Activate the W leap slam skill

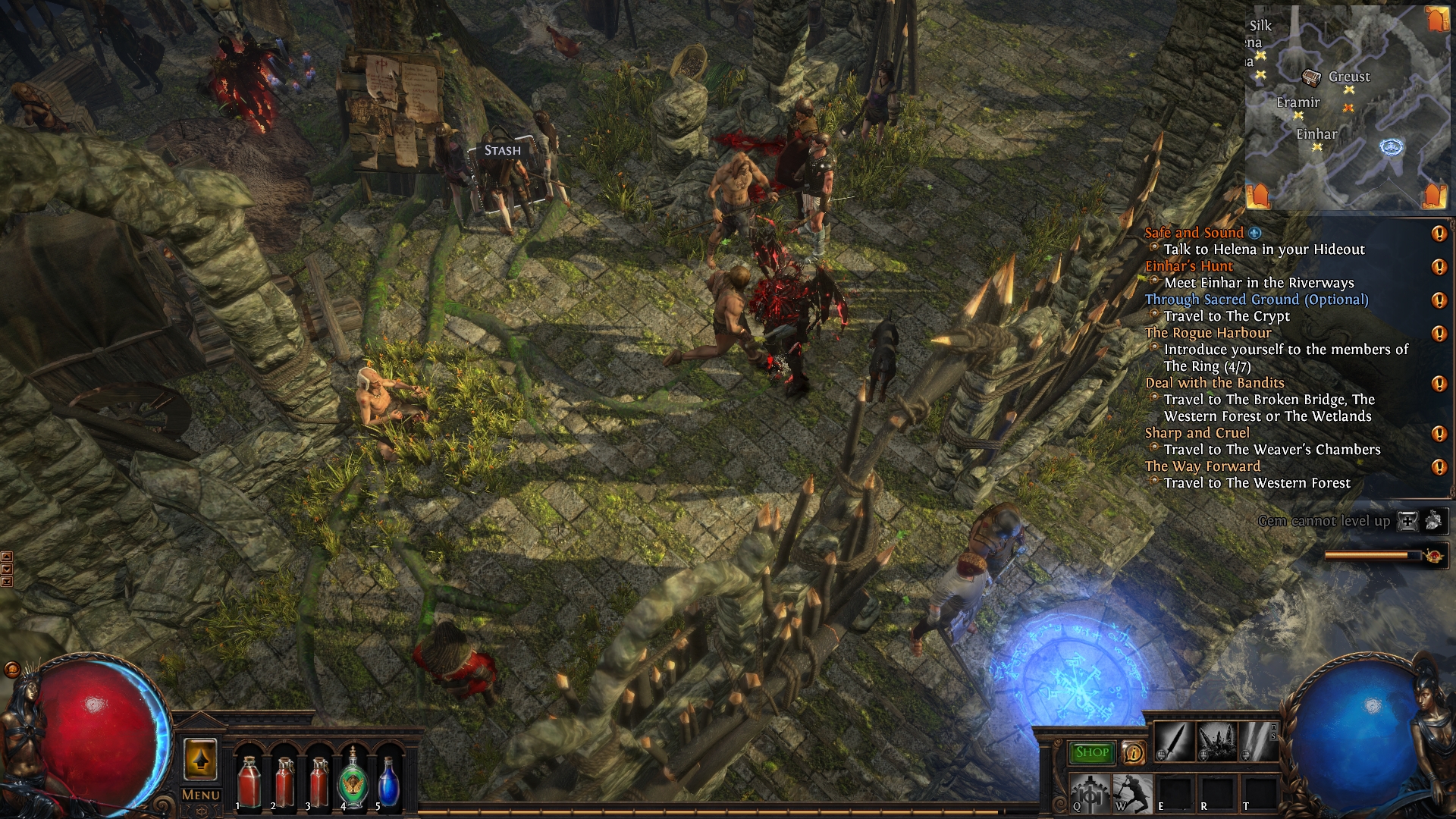[1133, 793]
